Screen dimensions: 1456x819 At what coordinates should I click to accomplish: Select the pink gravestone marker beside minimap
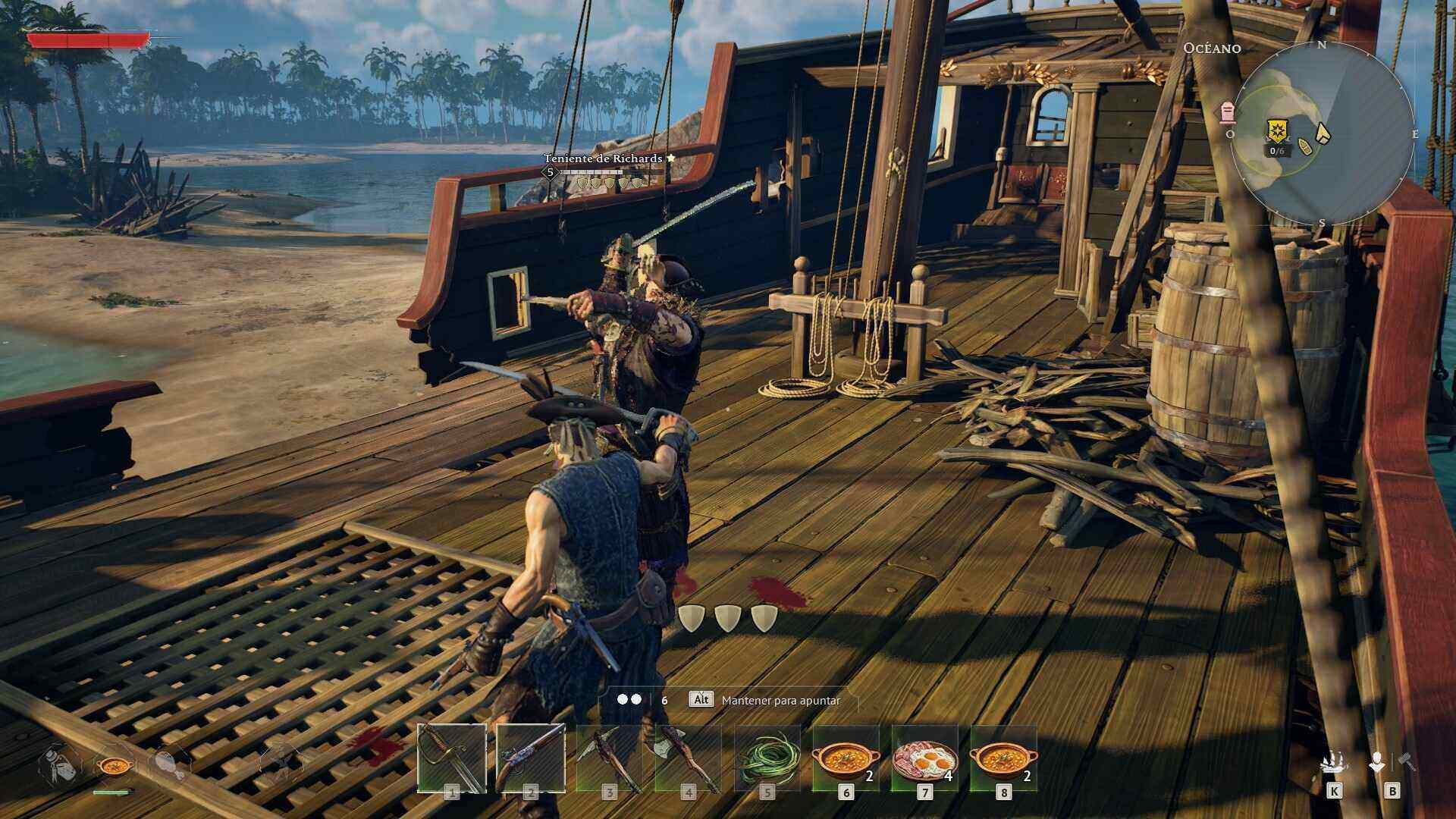[1228, 112]
